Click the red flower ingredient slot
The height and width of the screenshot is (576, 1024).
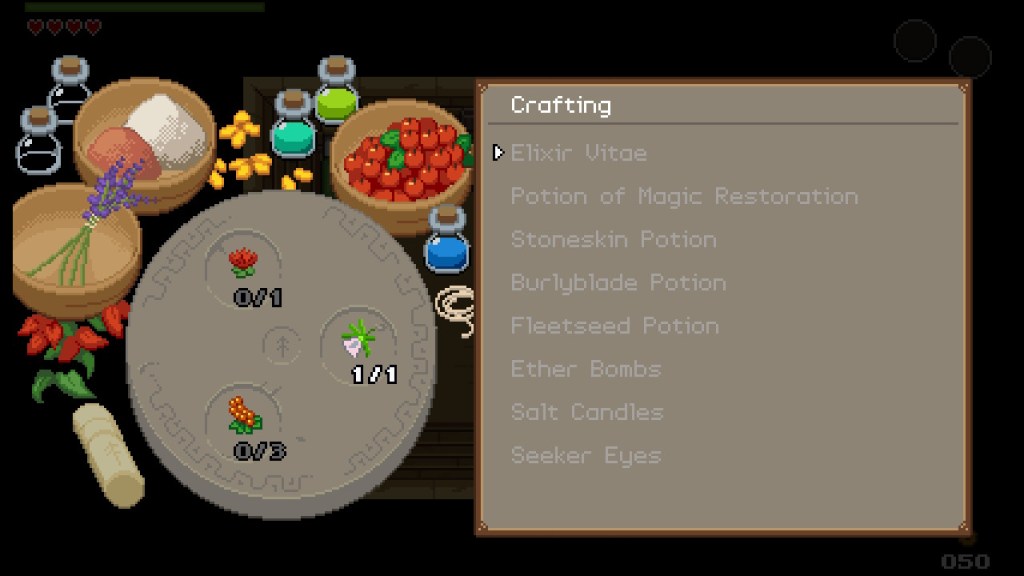pos(243,263)
